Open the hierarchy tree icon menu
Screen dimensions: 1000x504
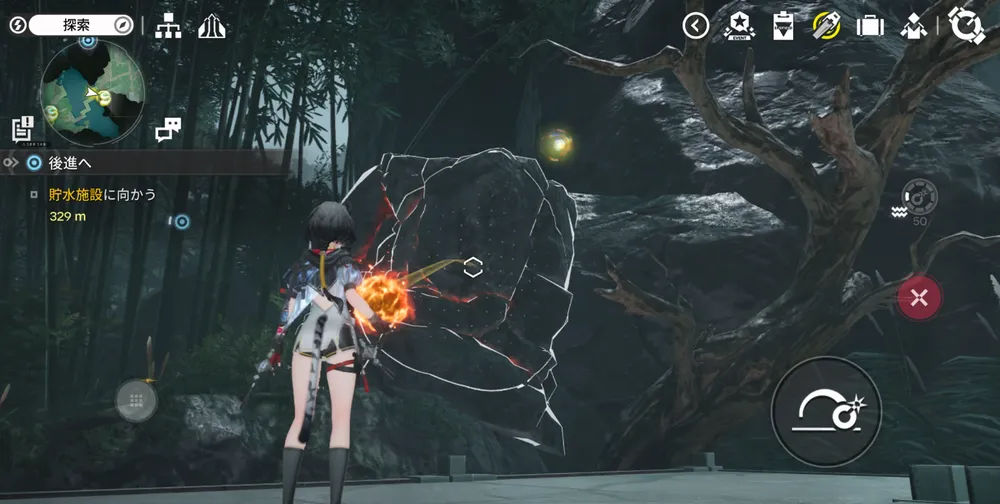coord(168,27)
